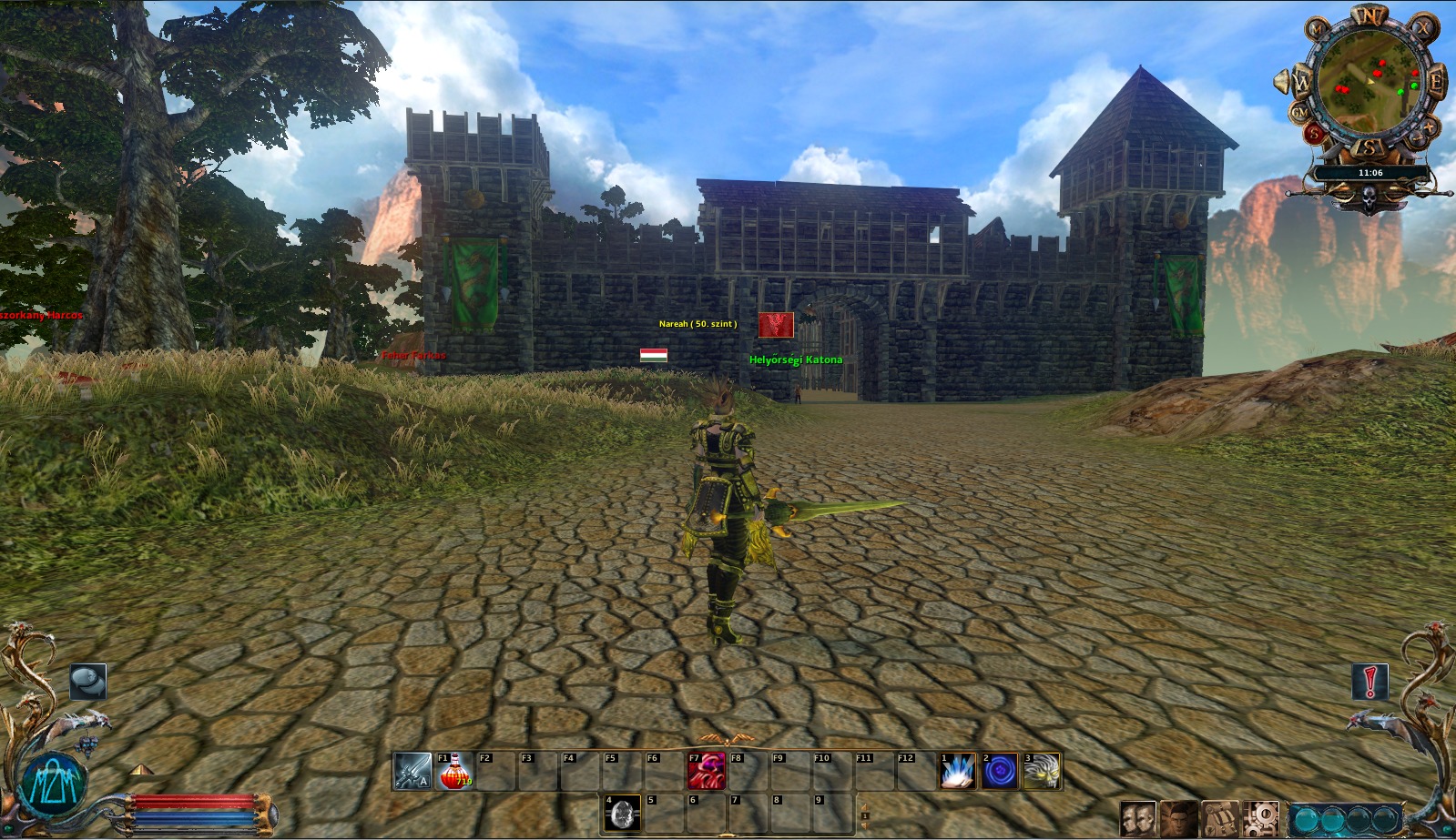This screenshot has height=840, width=1456.
Task: Cast the blue flame book skill
Action: [958, 771]
